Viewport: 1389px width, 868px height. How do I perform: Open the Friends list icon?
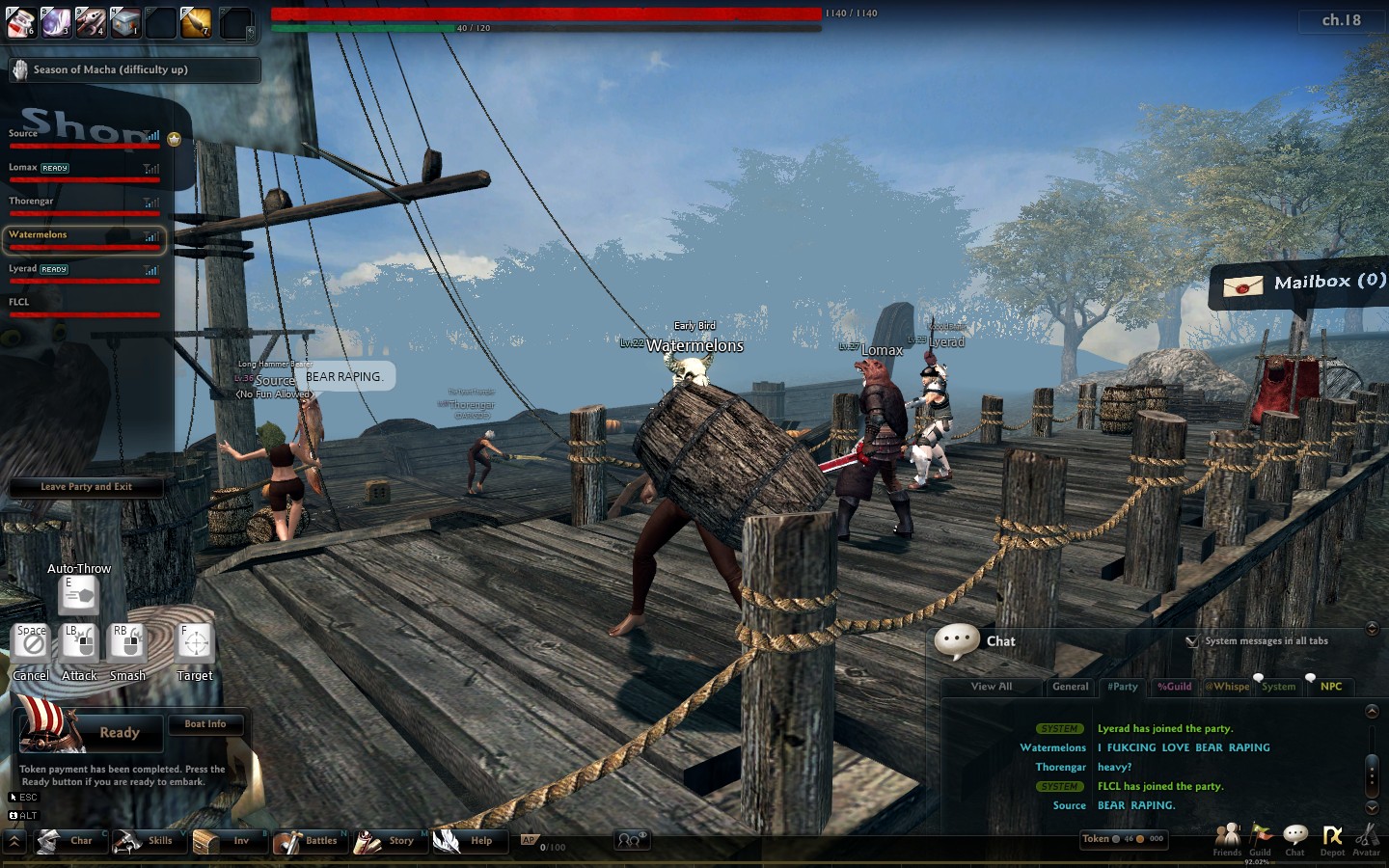[1227, 837]
